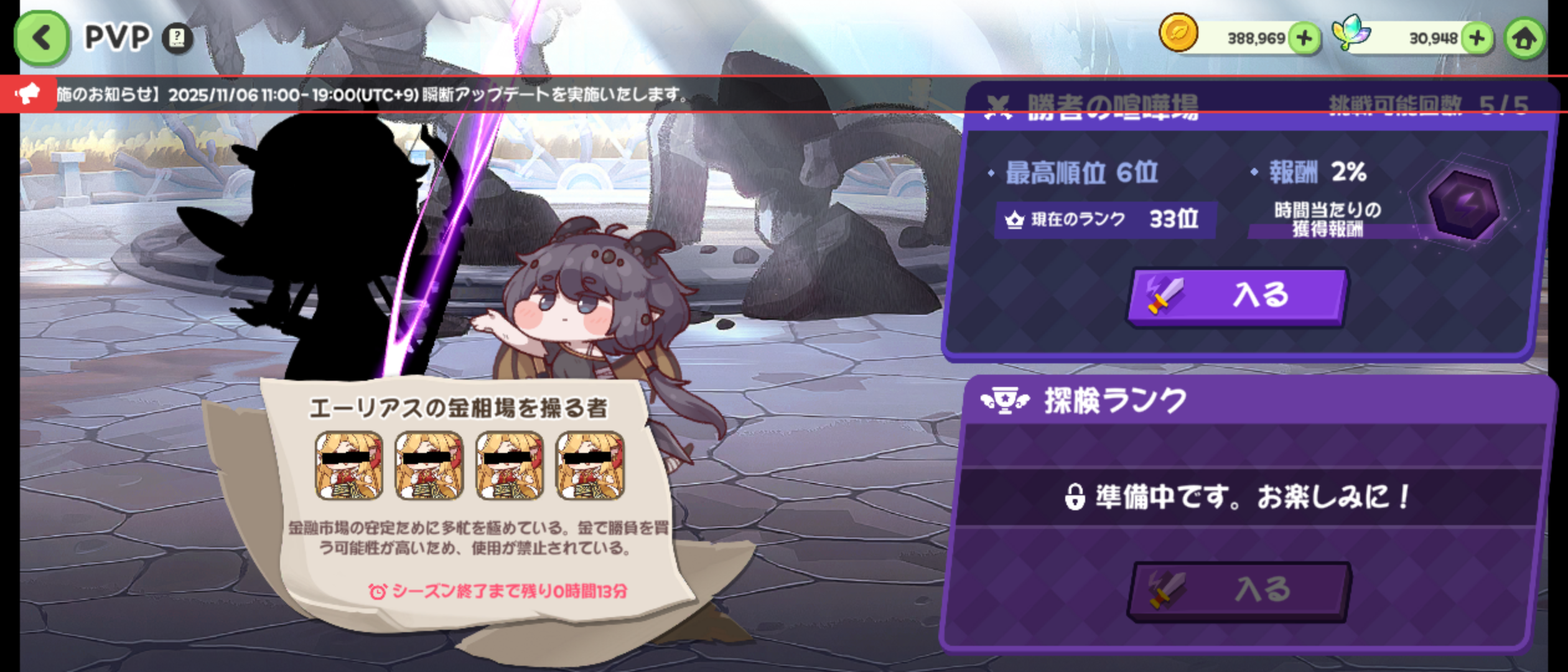Open the megaphone announcement banner
The width and height of the screenshot is (1568, 672).
pyautogui.click(x=28, y=95)
